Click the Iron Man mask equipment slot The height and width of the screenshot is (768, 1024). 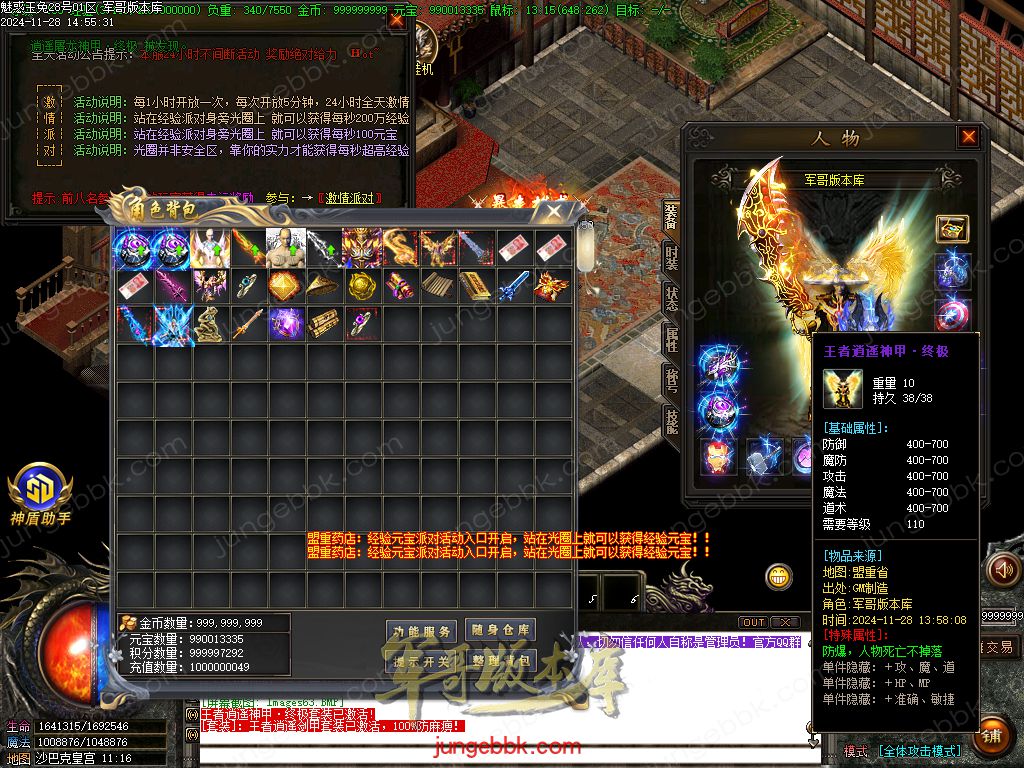(718, 455)
